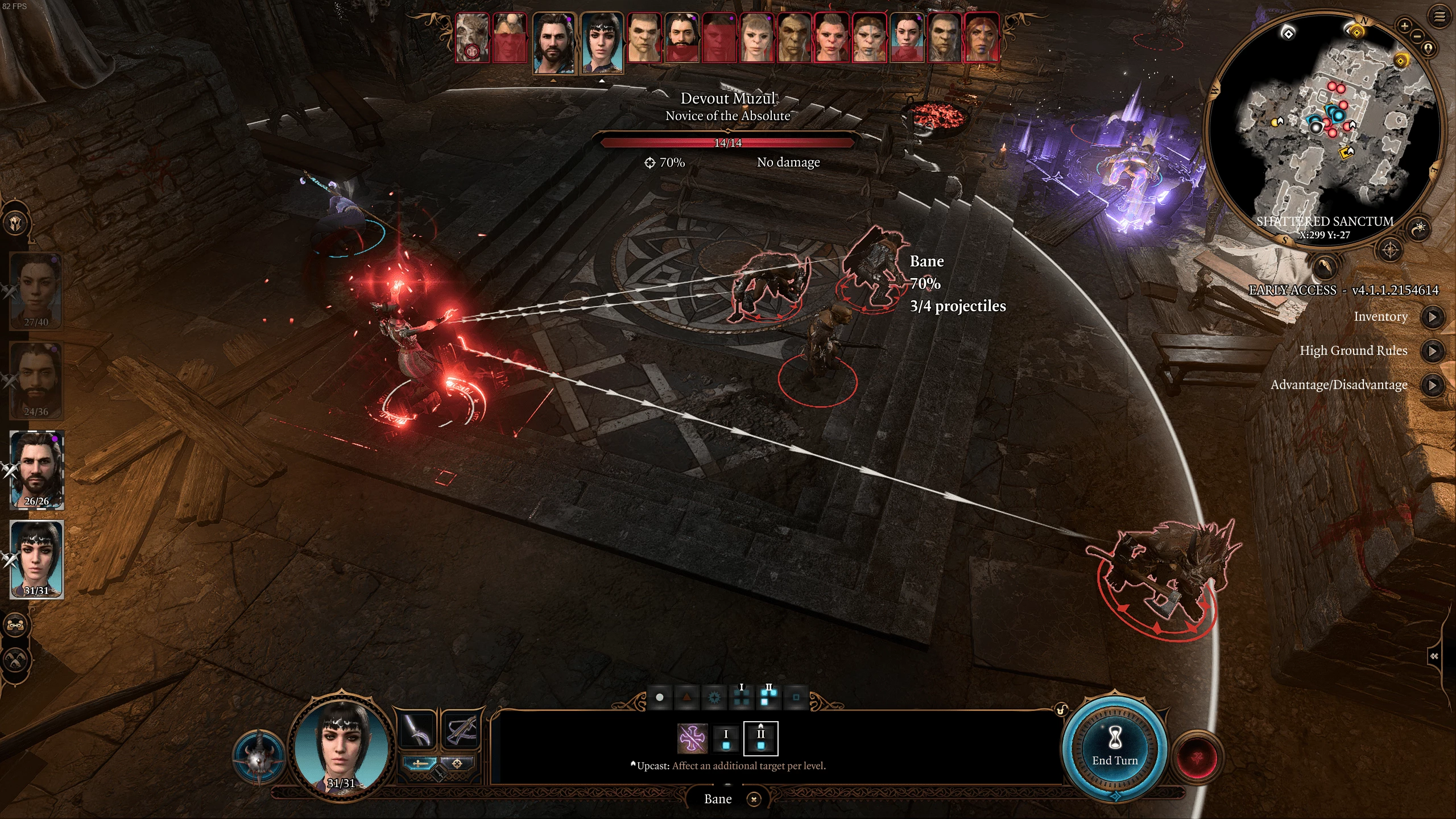Screen dimensions: 1456x819
Task: Select the crossbow ranged weapon slot
Action: pos(460,730)
